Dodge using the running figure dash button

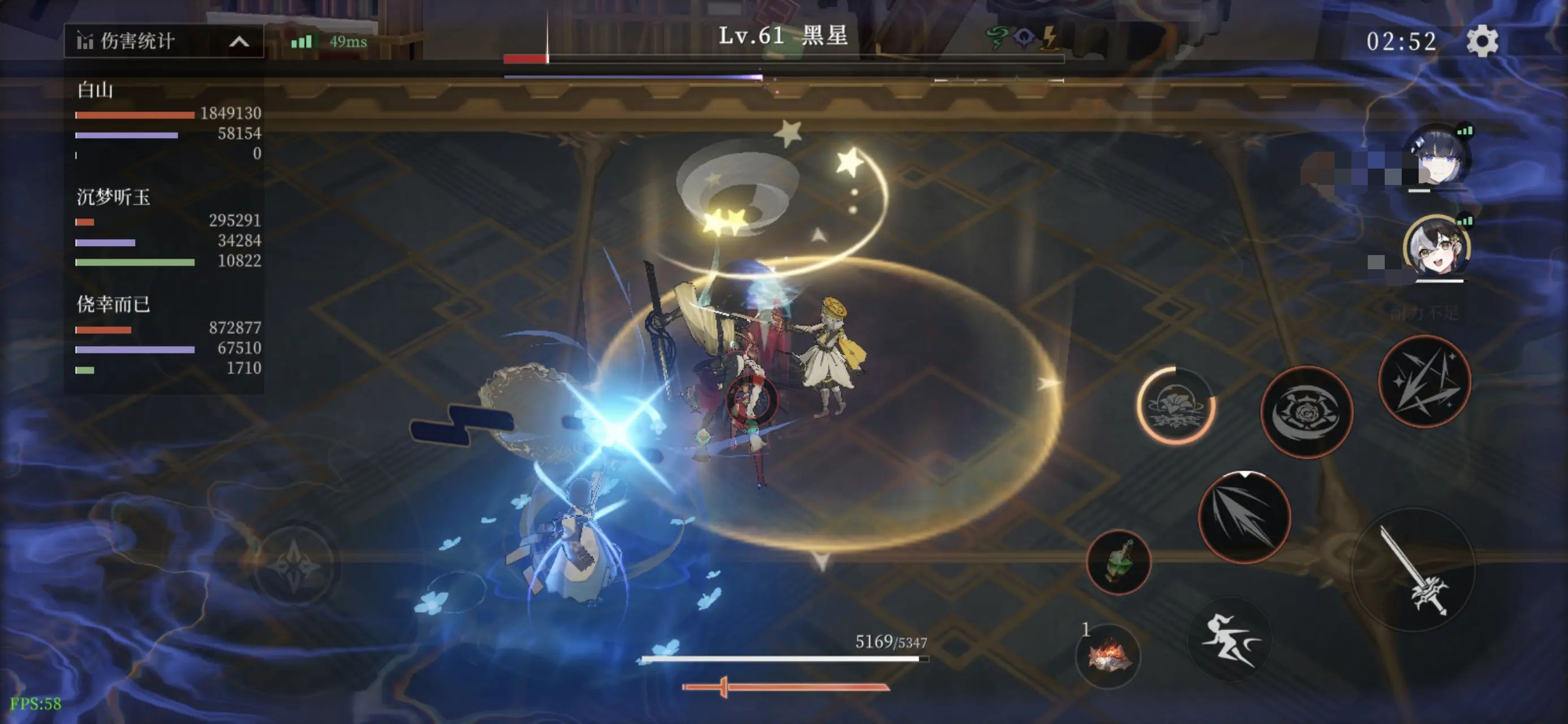pos(1230,639)
